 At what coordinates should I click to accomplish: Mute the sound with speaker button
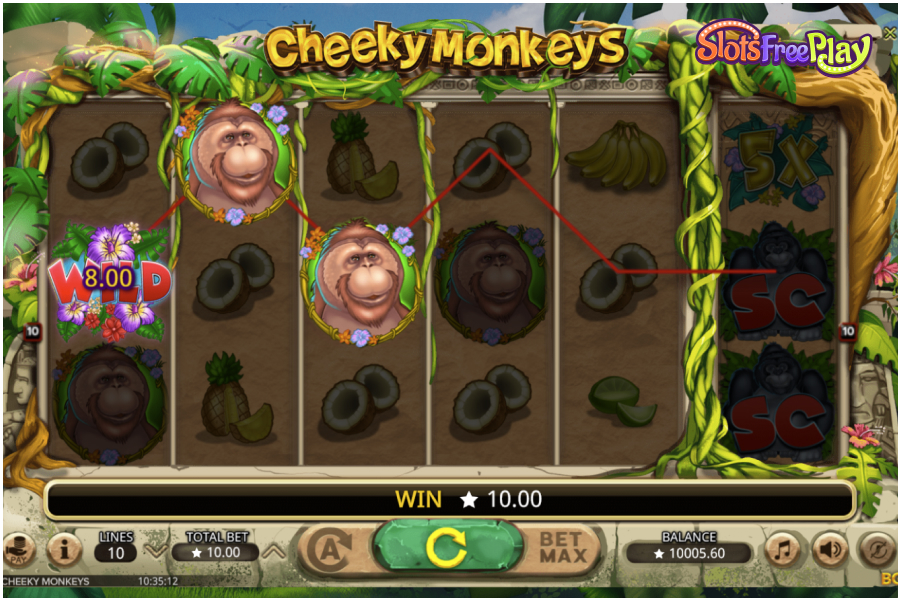[x=829, y=549]
